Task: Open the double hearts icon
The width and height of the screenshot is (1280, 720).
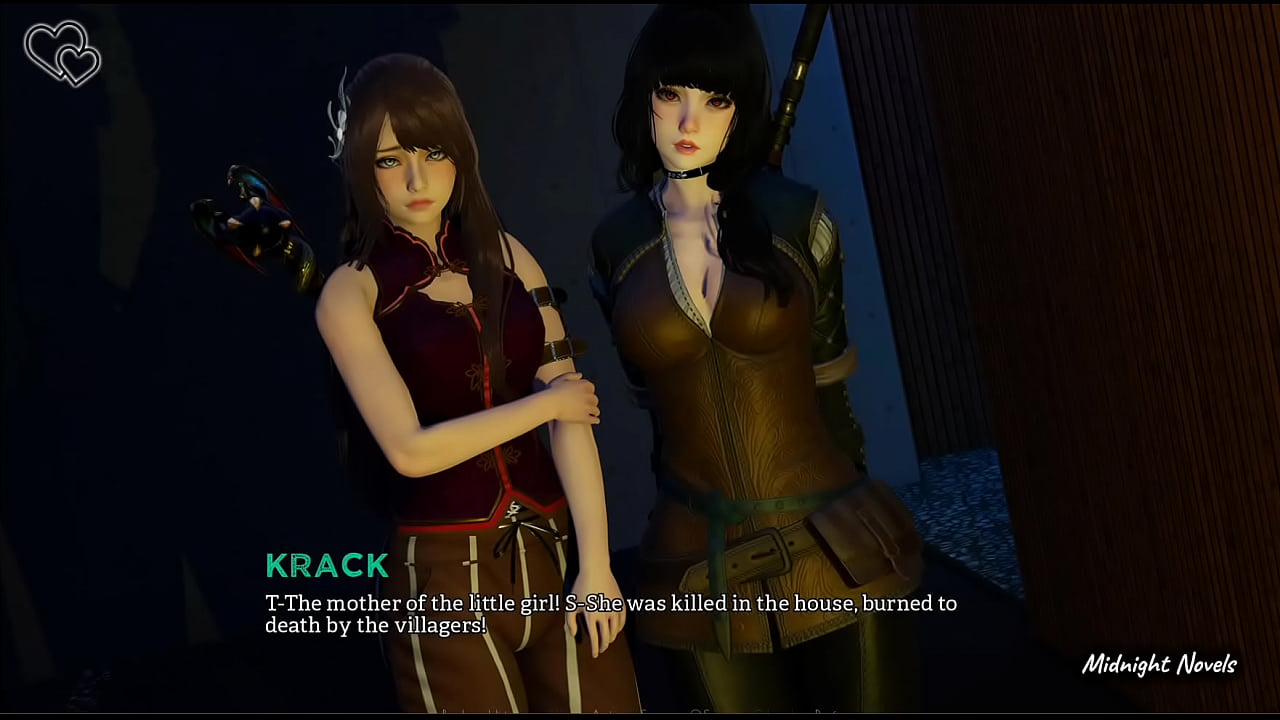Action: coord(62,52)
